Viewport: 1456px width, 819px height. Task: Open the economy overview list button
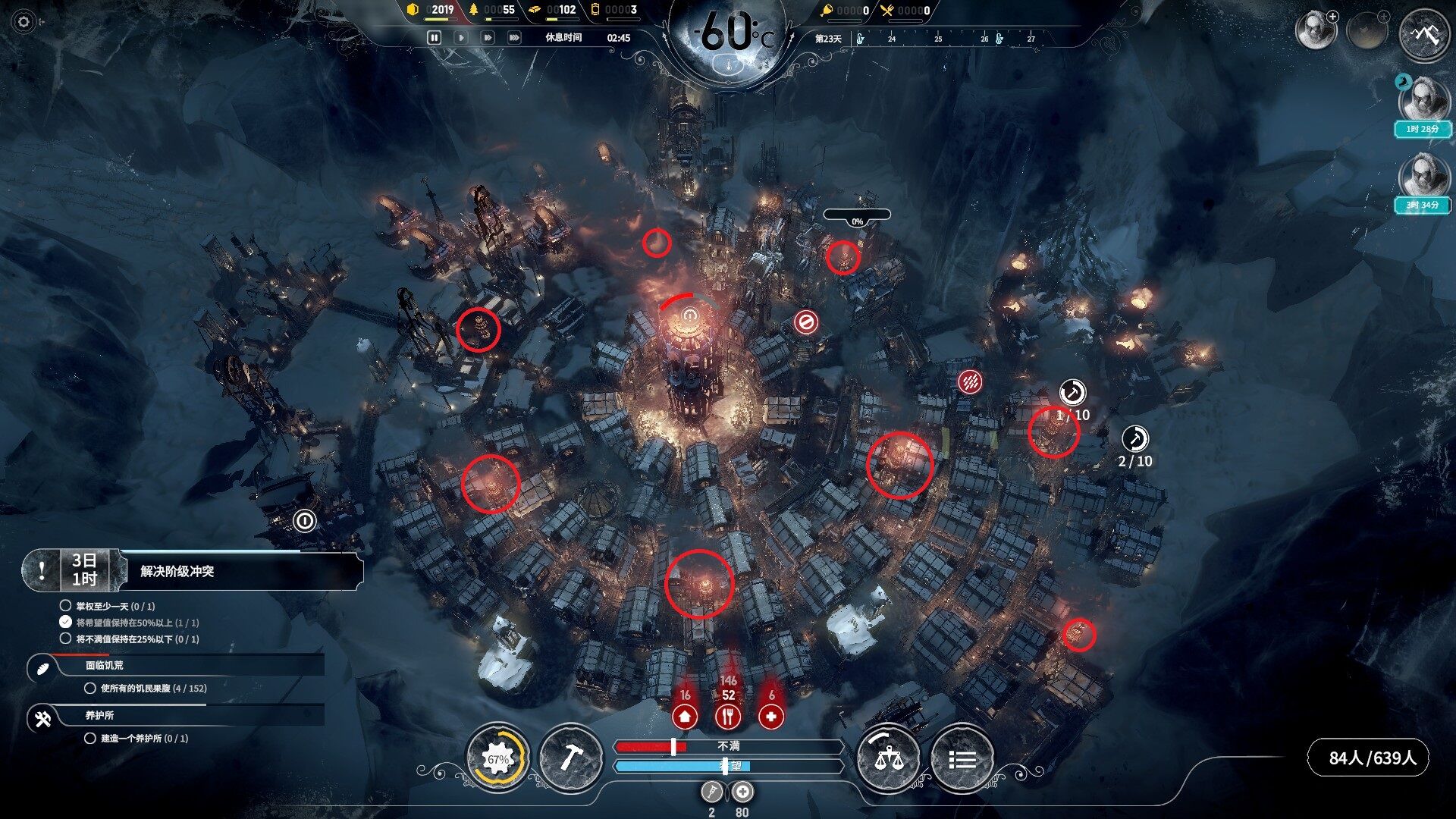(x=962, y=758)
